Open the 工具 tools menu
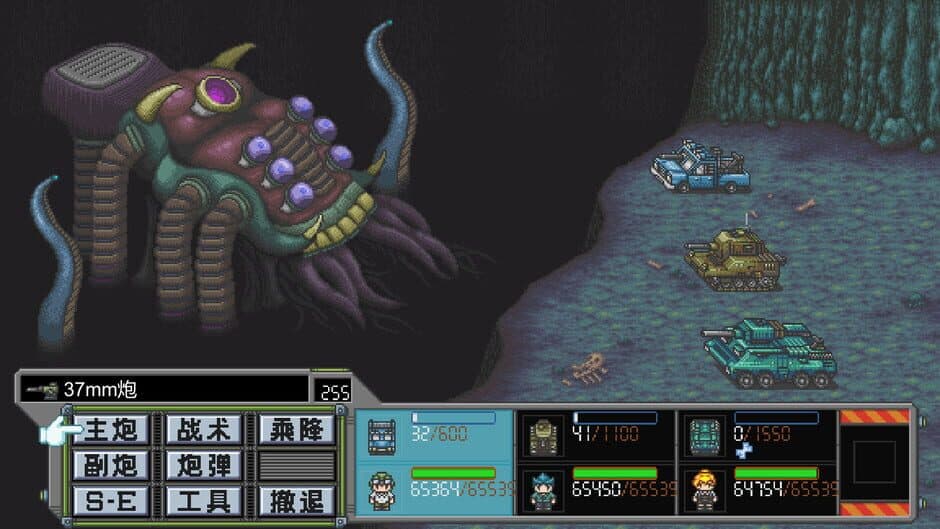940x529 pixels. pos(203,499)
